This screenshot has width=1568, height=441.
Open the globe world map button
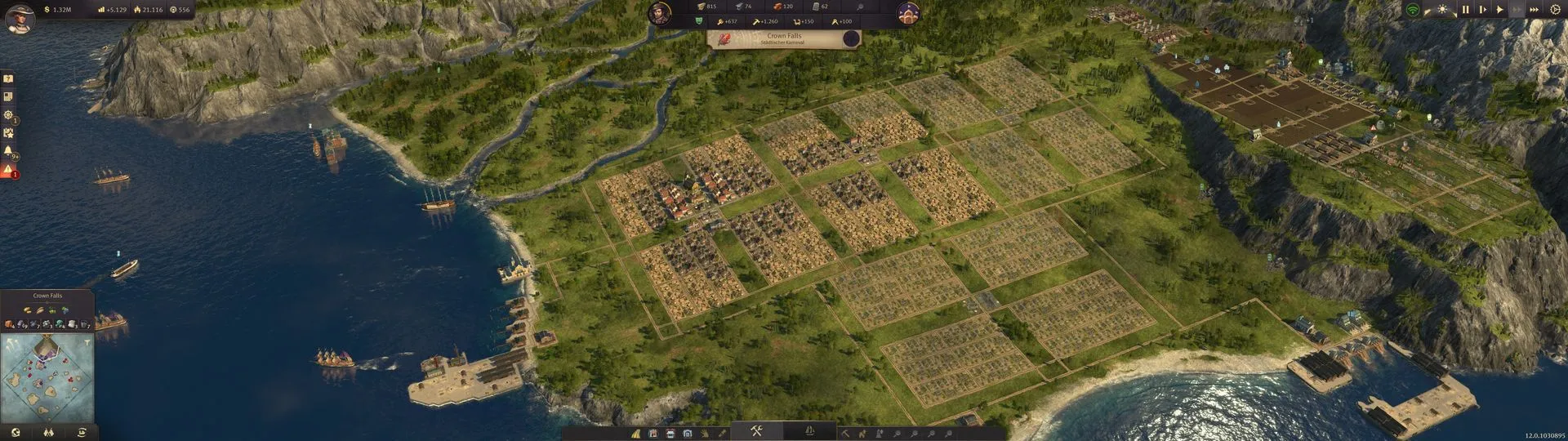point(16,433)
